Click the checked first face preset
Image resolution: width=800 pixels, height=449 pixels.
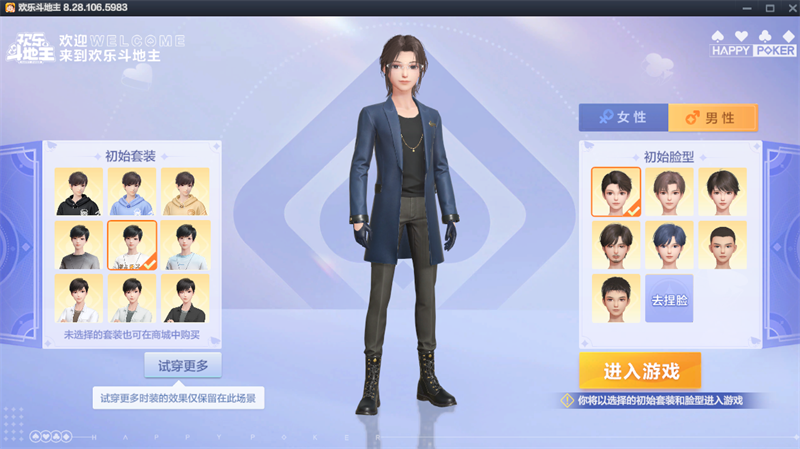(616, 192)
